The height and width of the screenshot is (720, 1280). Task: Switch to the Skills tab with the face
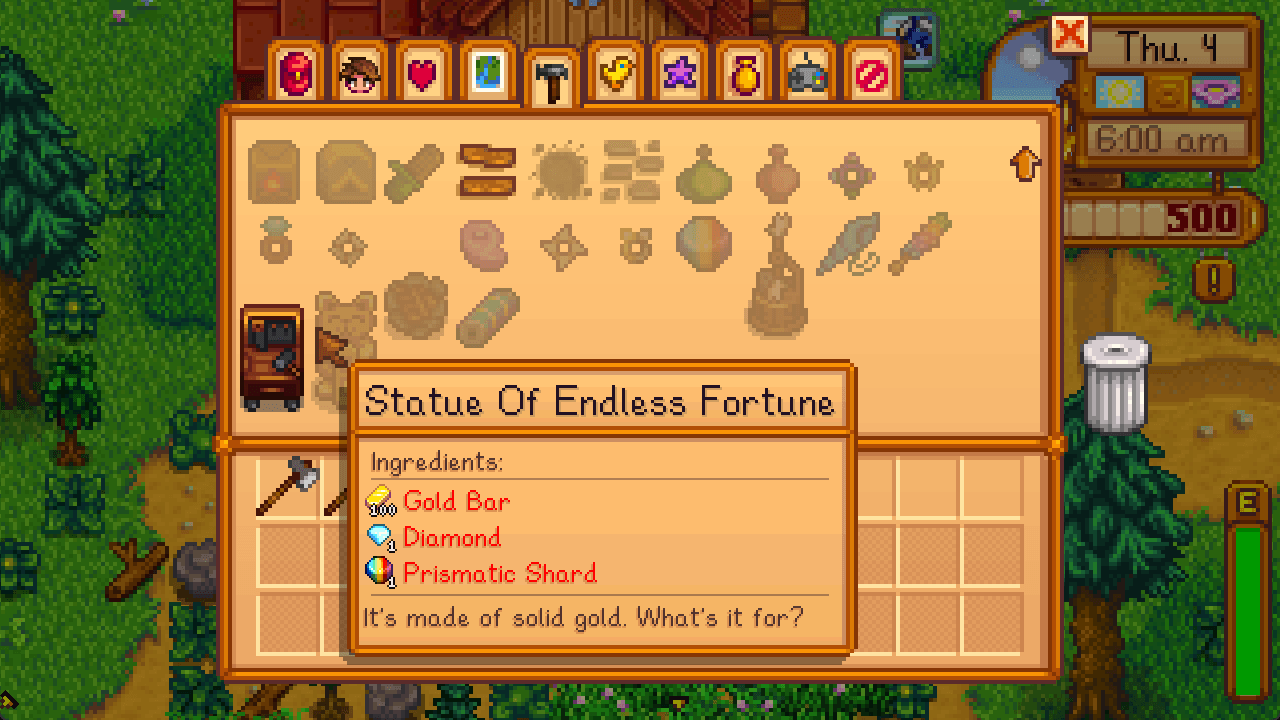(x=361, y=72)
